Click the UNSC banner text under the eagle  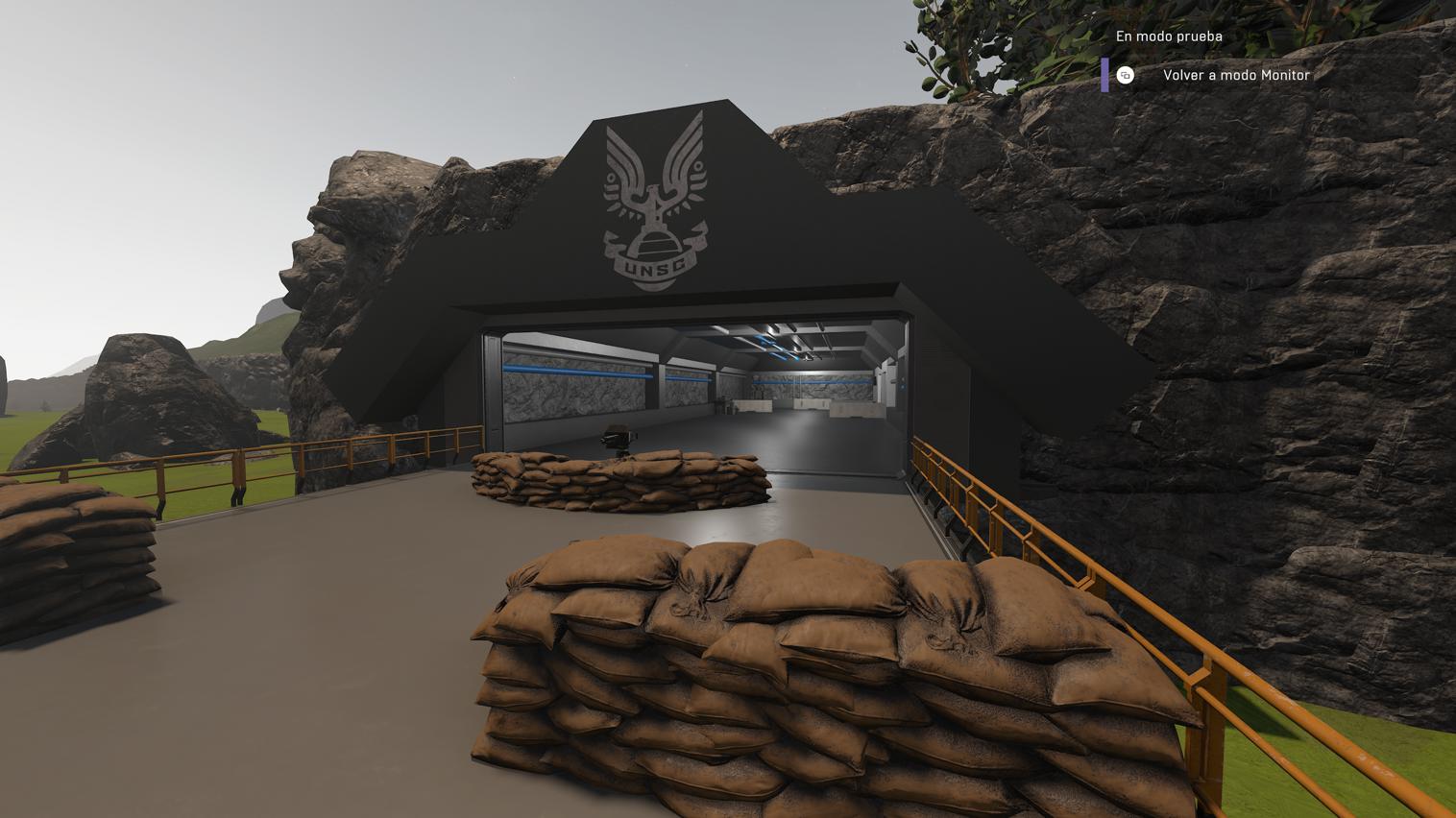[656, 264]
